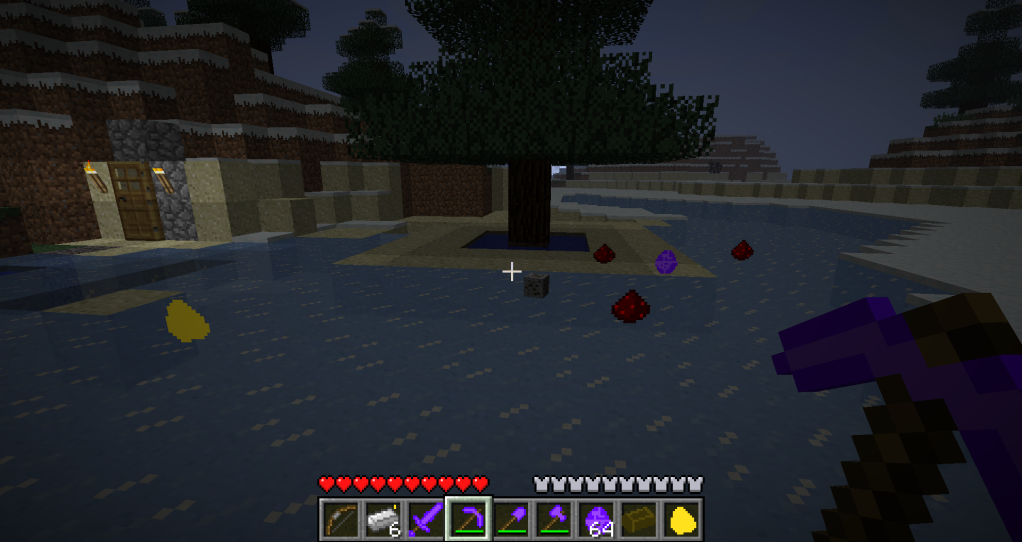Image resolution: width=1022 pixels, height=542 pixels.
Task: Click the selected purple pickaxe slot
Action: click(x=468, y=518)
